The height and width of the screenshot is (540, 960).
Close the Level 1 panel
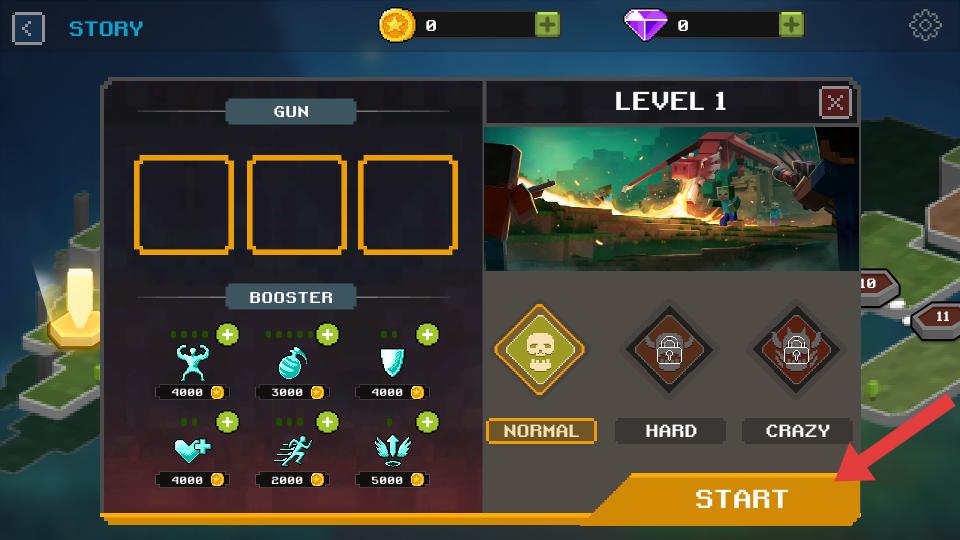(835, 102)
